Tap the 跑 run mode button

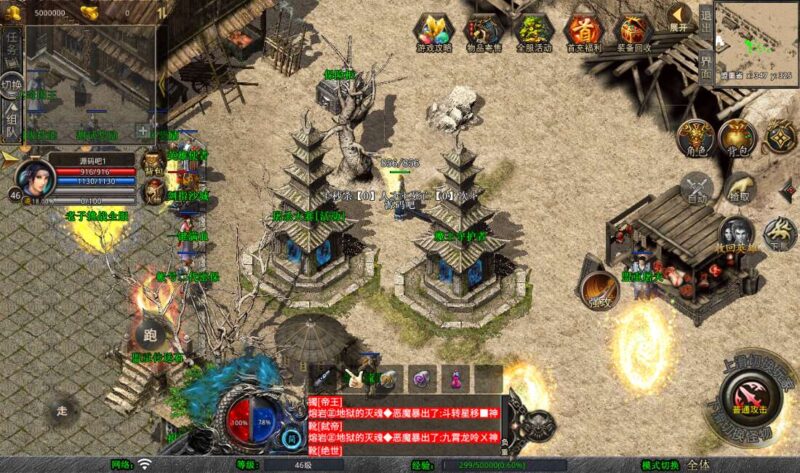151,336
